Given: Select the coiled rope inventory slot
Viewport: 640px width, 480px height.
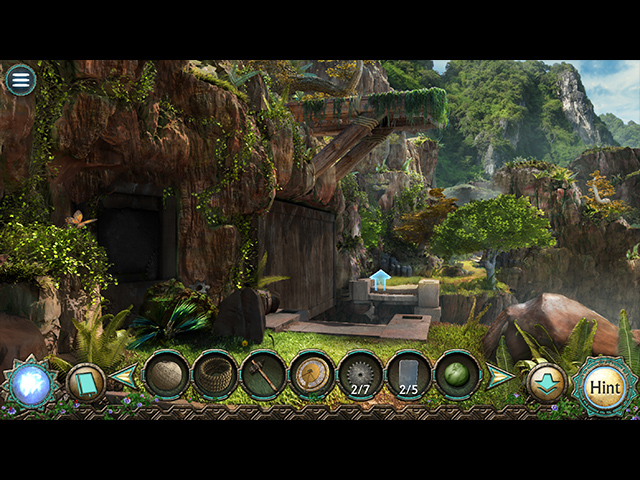Looking at the screenshot, I should [x=215, y=375].
